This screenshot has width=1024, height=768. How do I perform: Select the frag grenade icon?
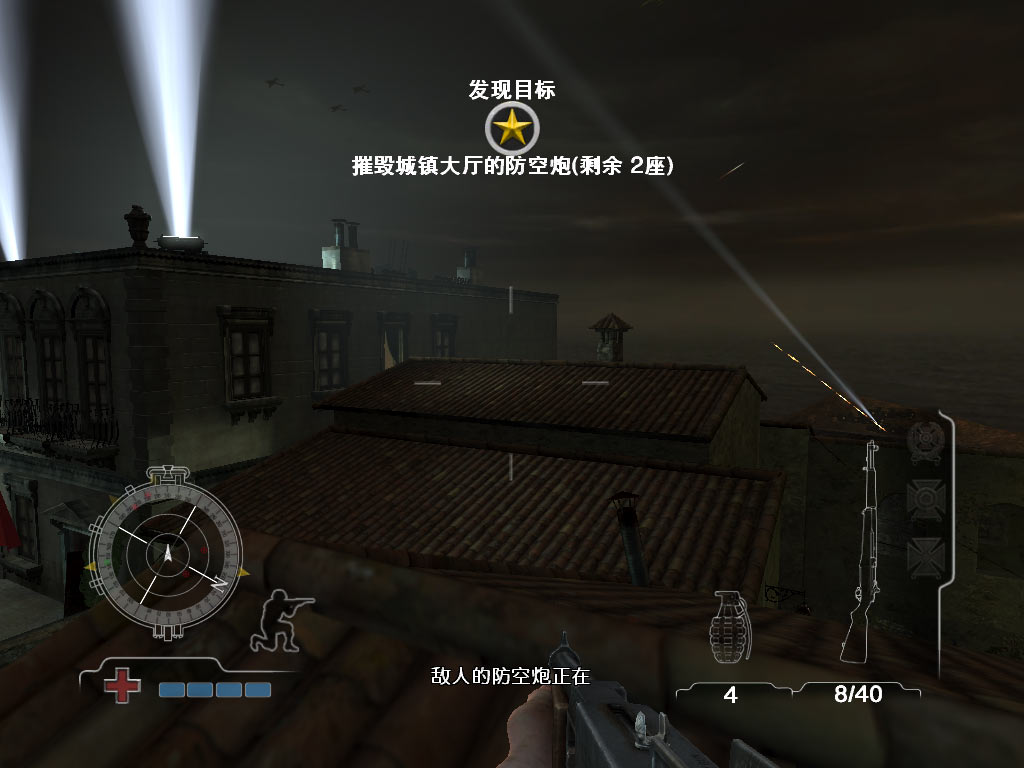click(x=730, y=627)
